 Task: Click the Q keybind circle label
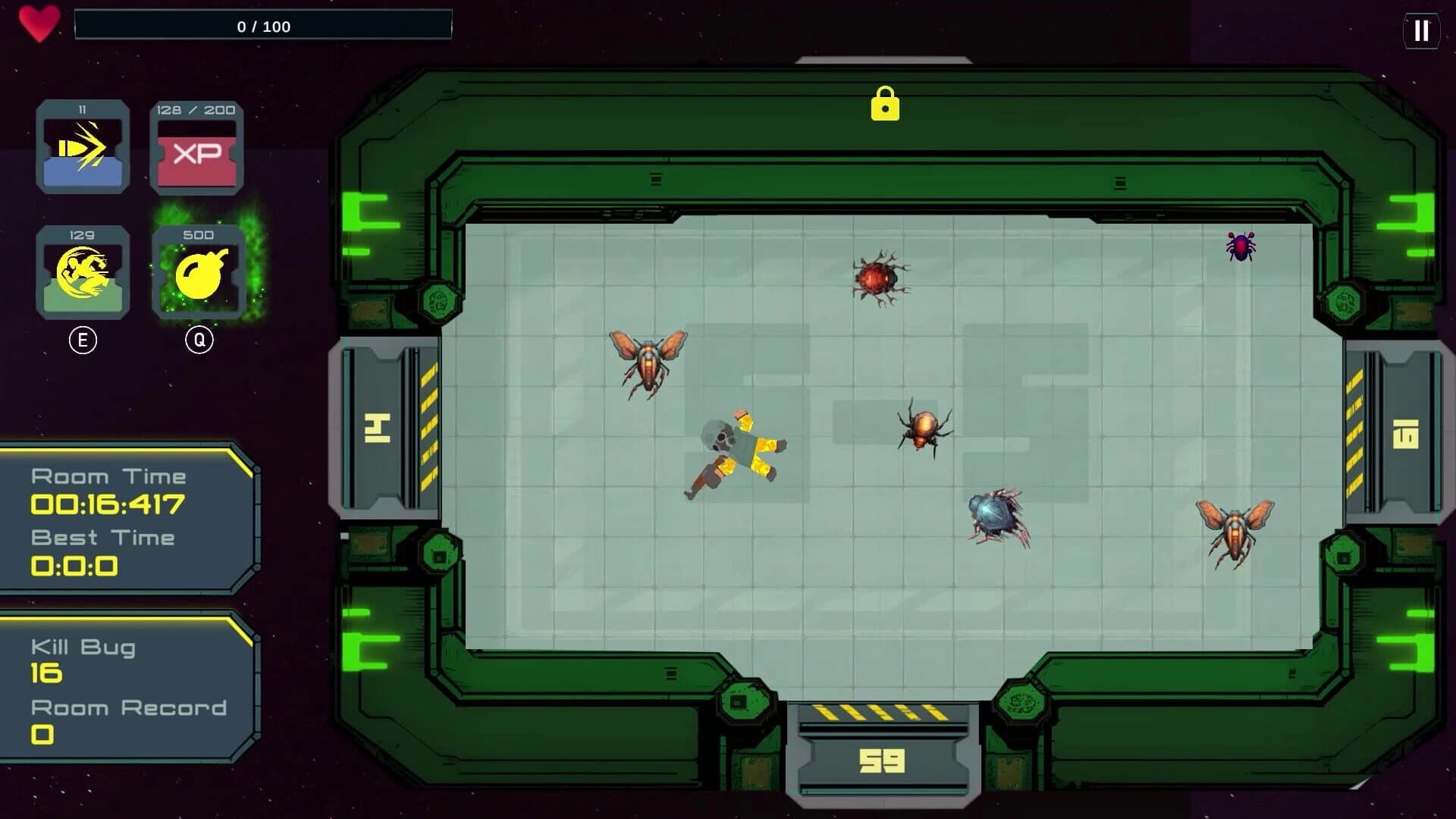pyautogui.click(x=198, y=340)
